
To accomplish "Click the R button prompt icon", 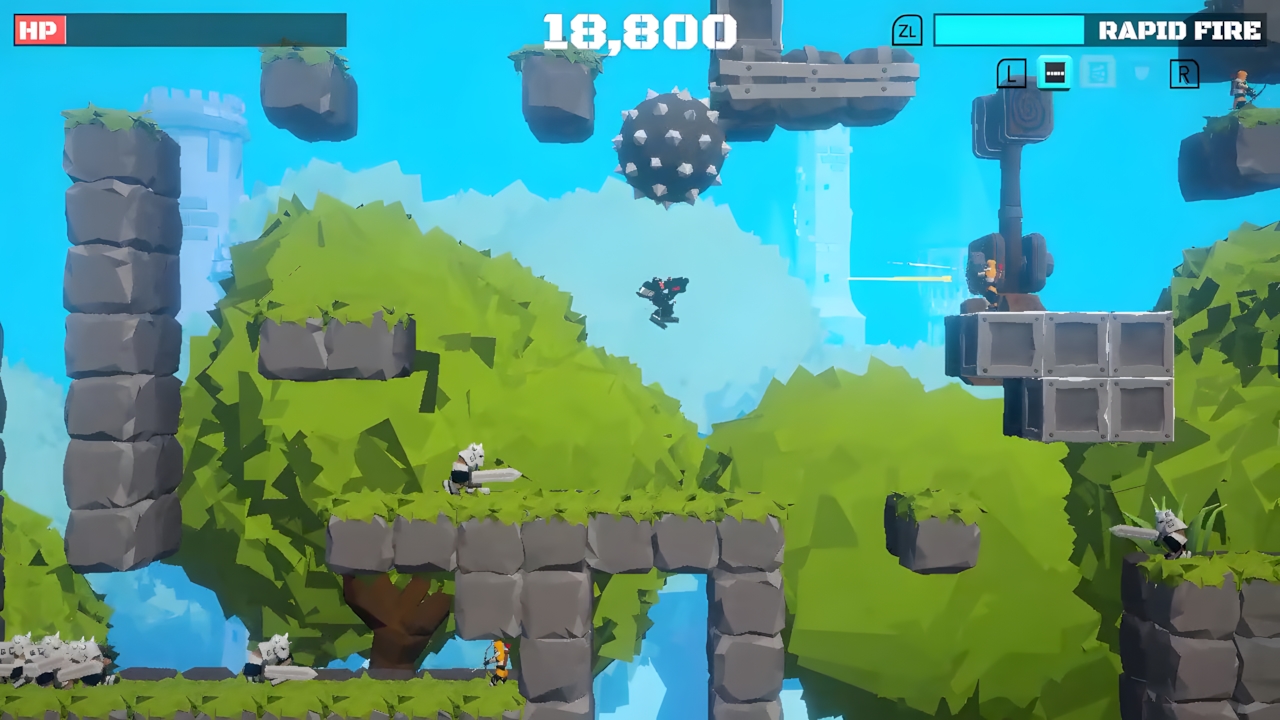I will tap(1184, 73).
